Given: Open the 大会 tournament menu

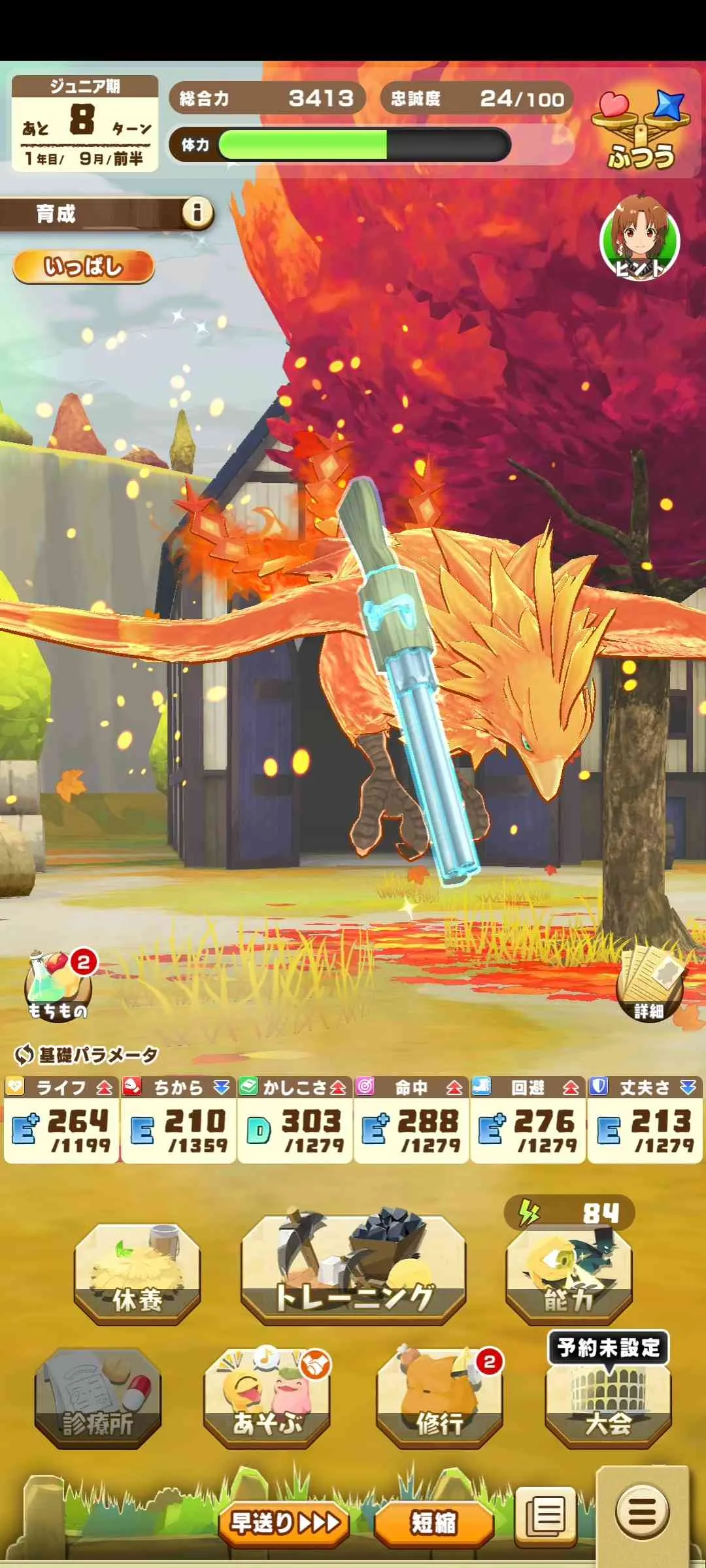Looking at the screenshot, I should click(608, 1401).
